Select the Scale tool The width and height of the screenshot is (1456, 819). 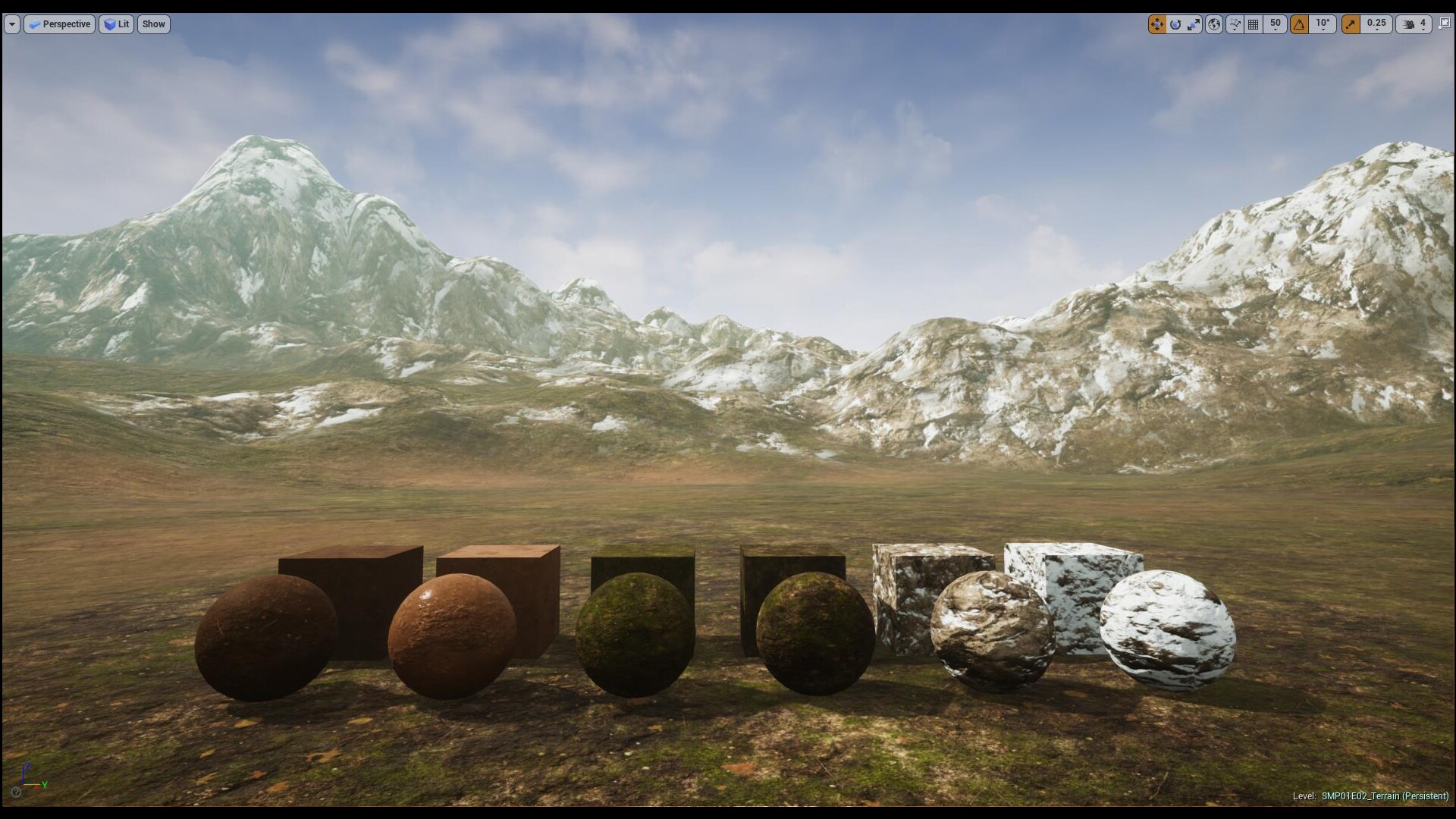(x=1194, y=24)
